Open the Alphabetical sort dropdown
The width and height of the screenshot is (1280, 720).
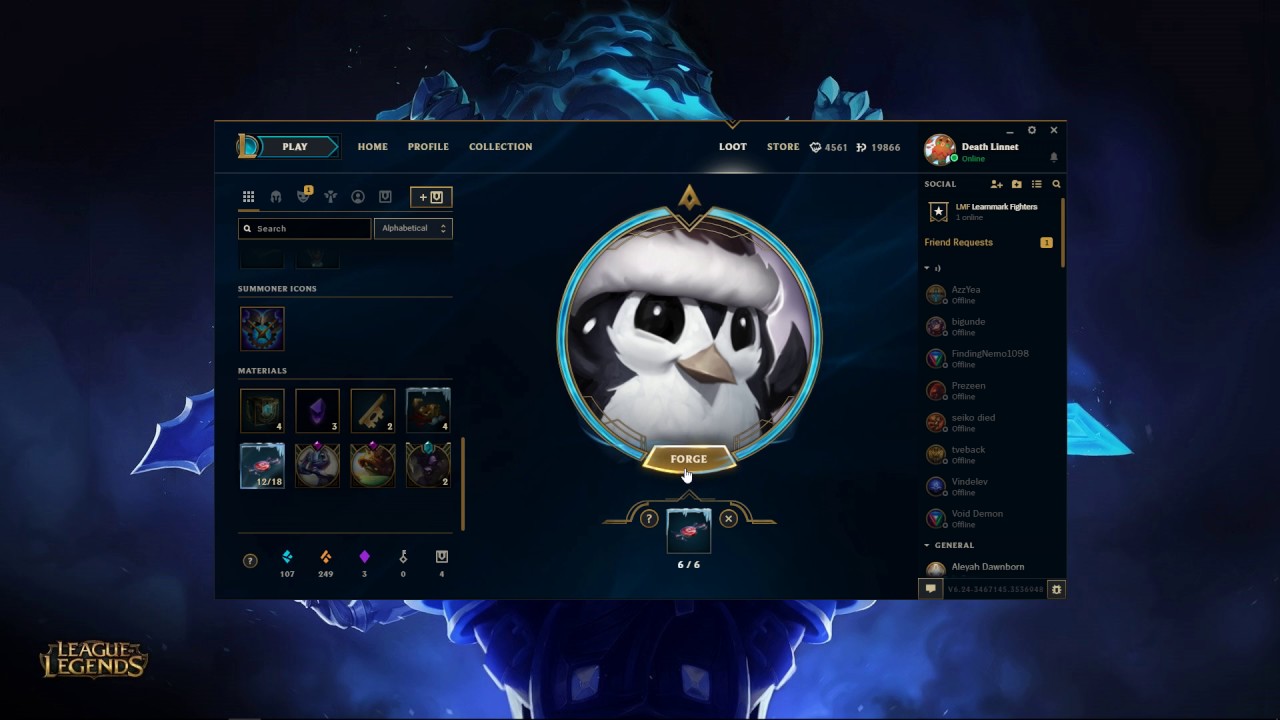point(413,228)
